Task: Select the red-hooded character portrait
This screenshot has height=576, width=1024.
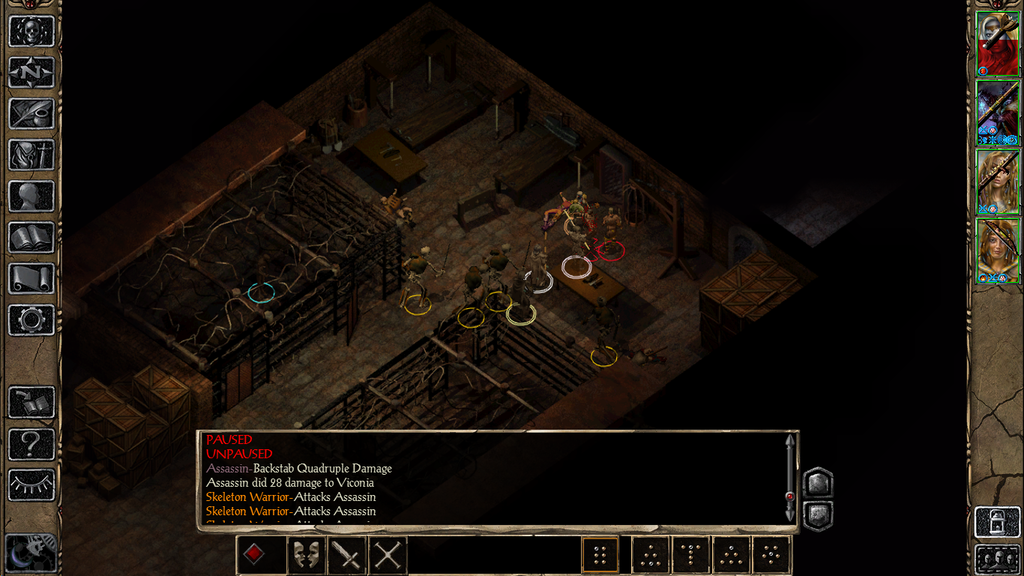Action: click(997, 44)
